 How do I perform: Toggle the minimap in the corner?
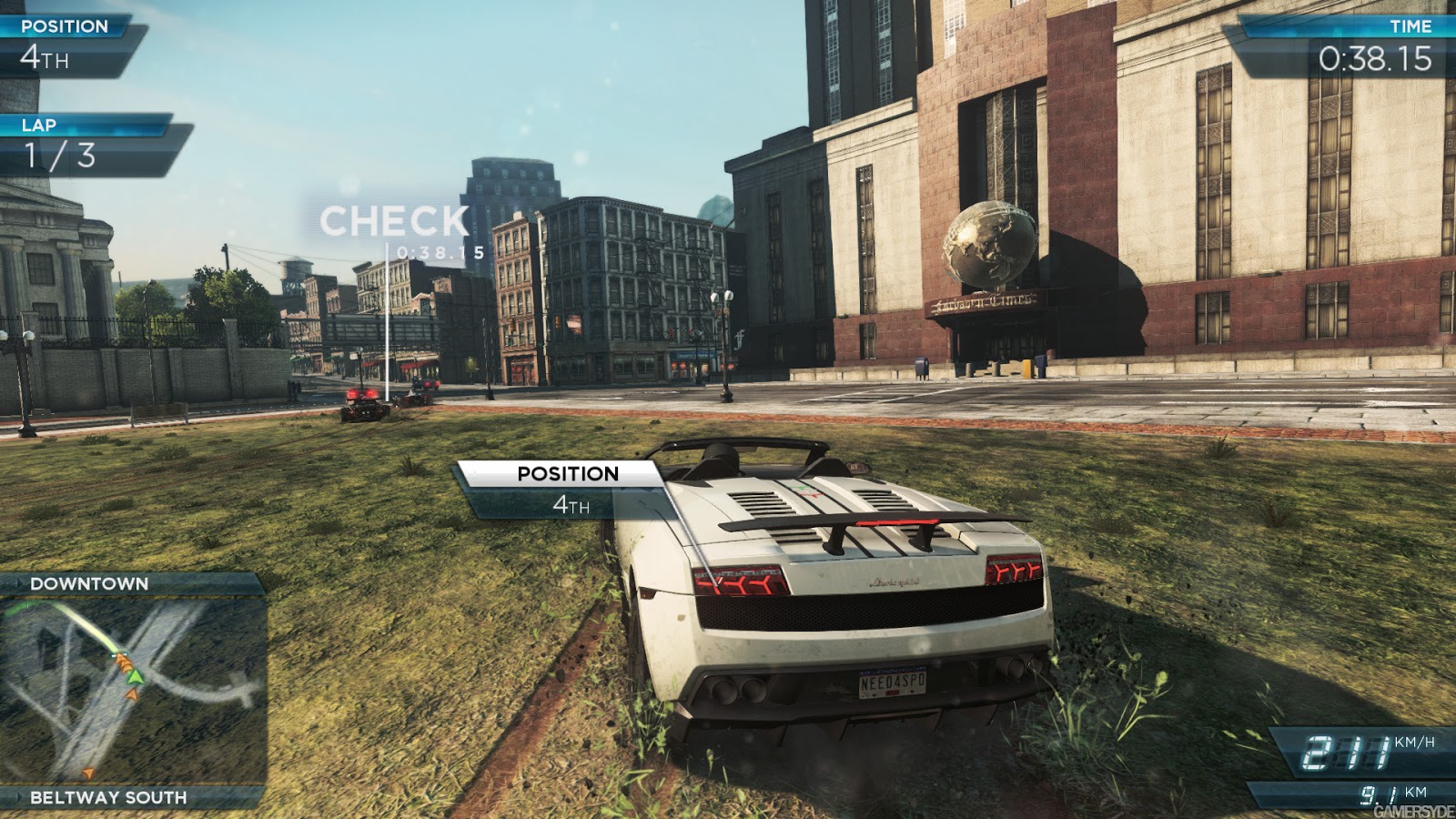coord(132,692)
